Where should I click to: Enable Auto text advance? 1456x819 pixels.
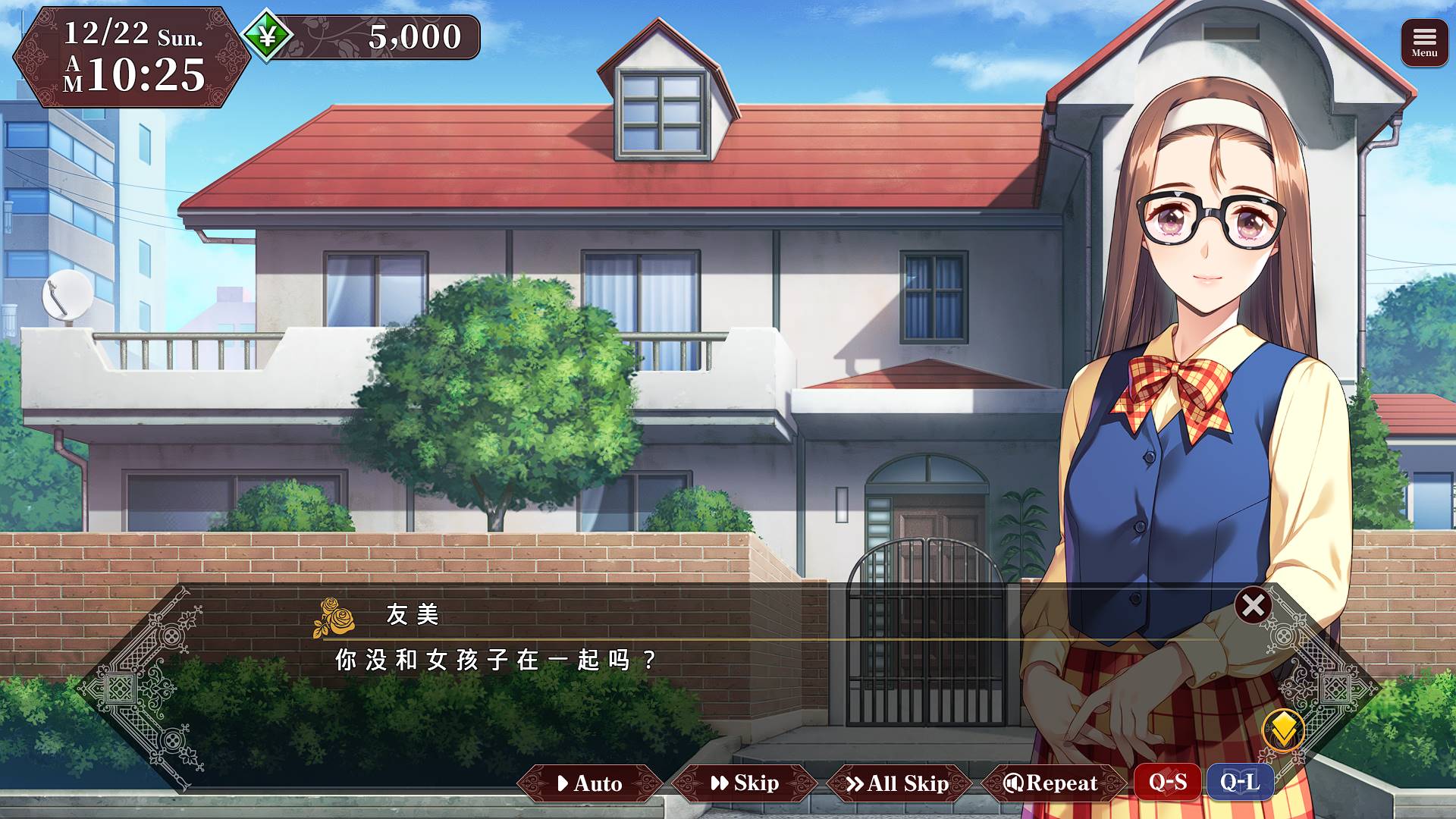coord(590,783)
